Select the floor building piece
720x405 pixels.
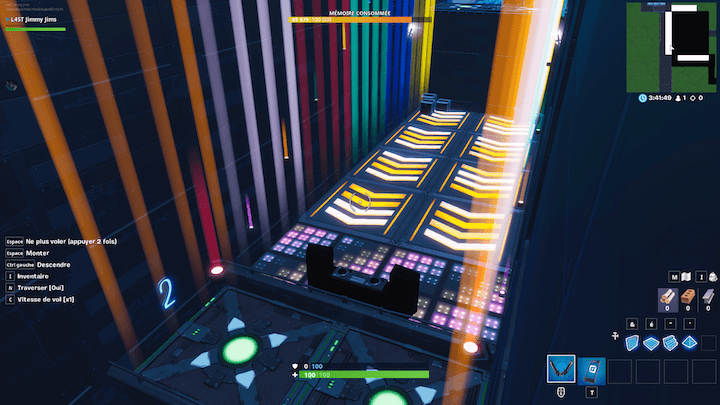[652, 343]
